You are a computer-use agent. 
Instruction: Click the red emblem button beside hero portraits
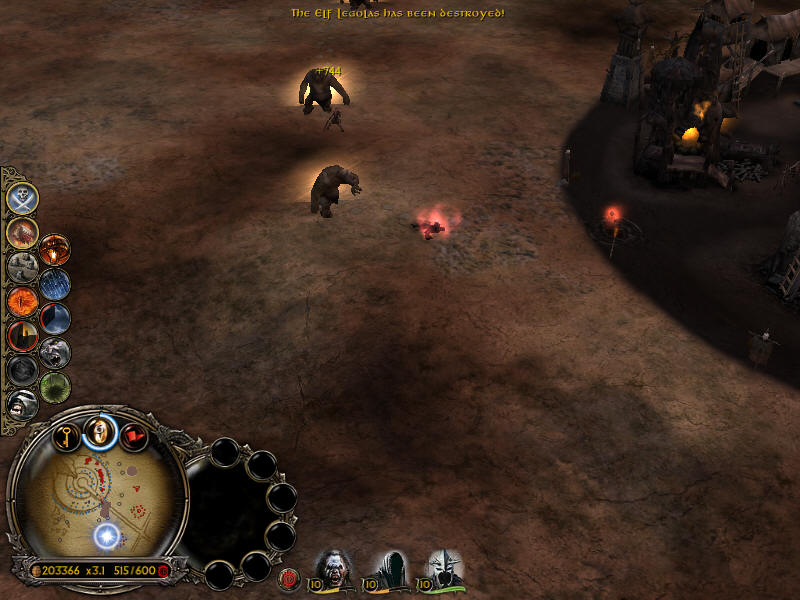click(x=291, y=577)
